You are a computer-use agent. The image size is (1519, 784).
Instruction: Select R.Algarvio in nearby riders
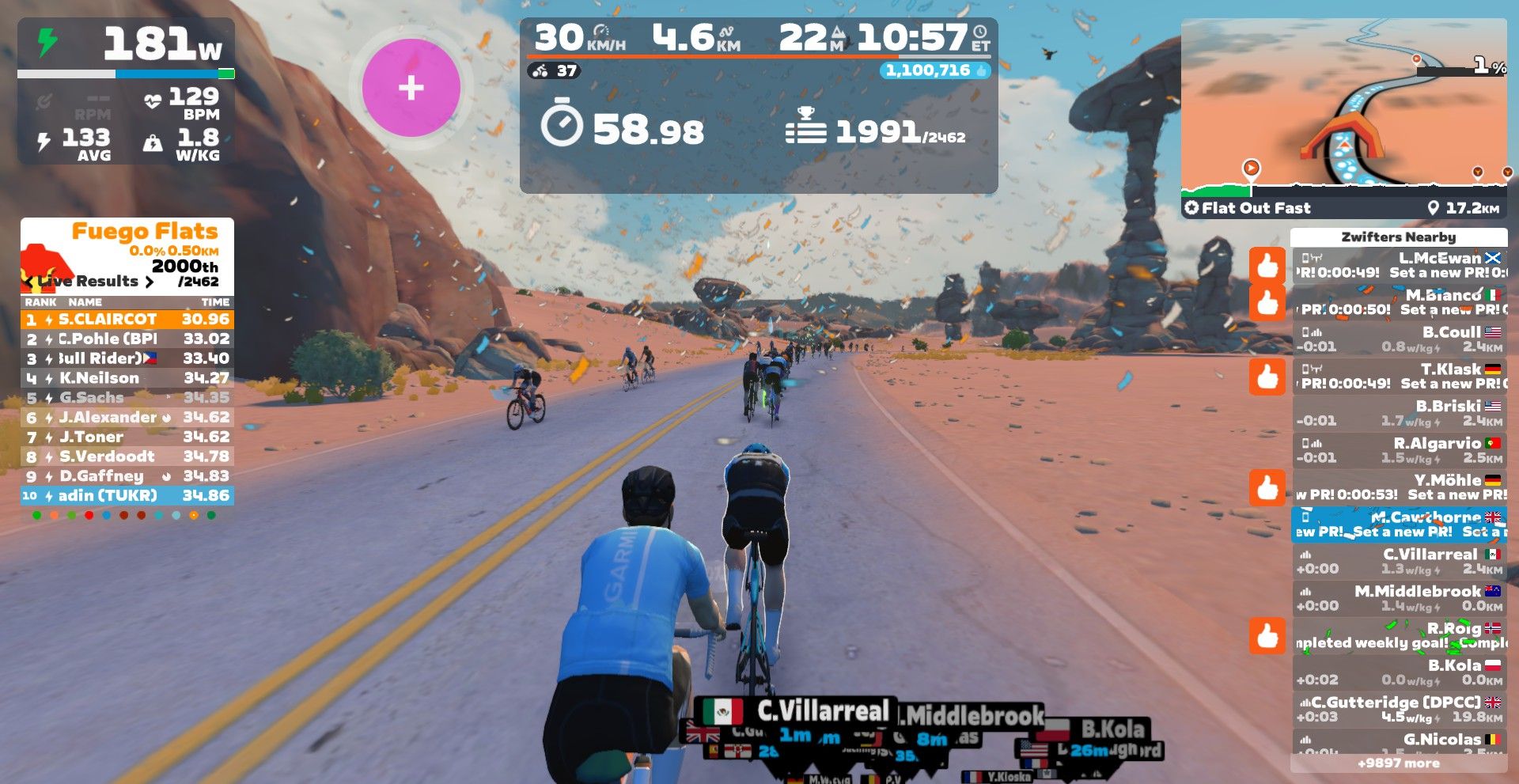click(x=1399, y=450)
